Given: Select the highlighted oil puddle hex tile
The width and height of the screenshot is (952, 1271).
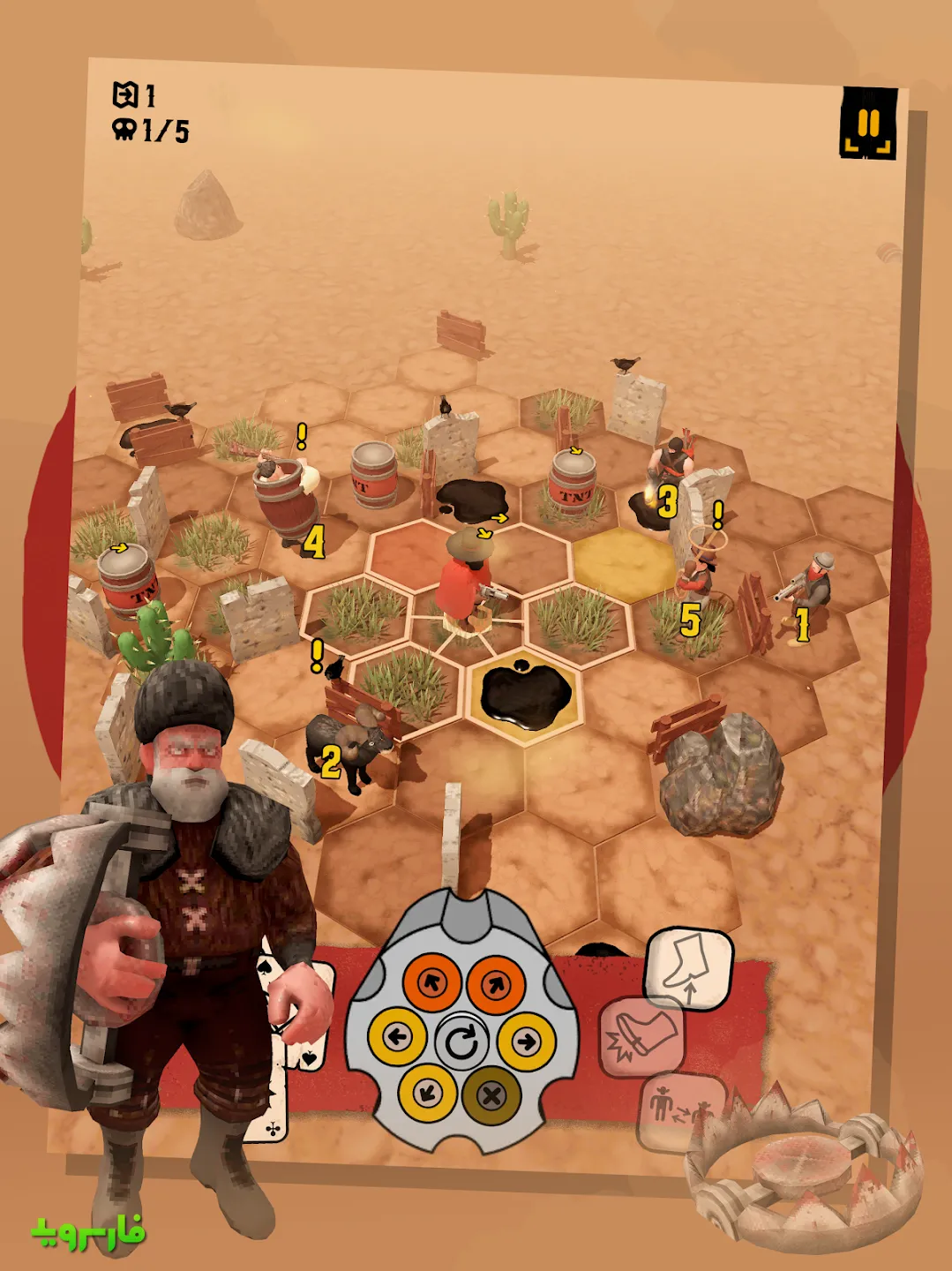Looking at the screenshot, I should [x=524, y=695].
